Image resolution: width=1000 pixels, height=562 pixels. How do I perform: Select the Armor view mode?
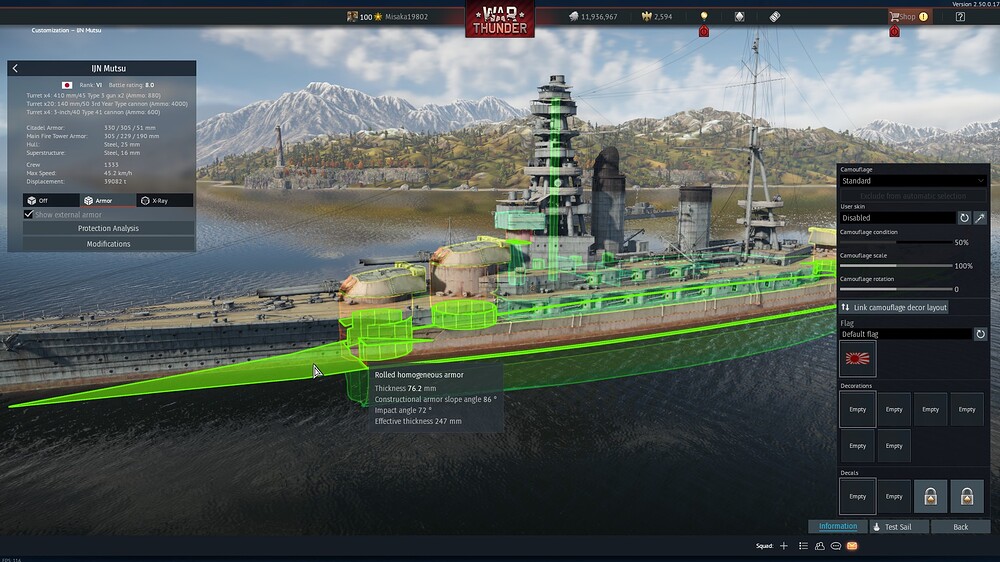pos(107,200)
